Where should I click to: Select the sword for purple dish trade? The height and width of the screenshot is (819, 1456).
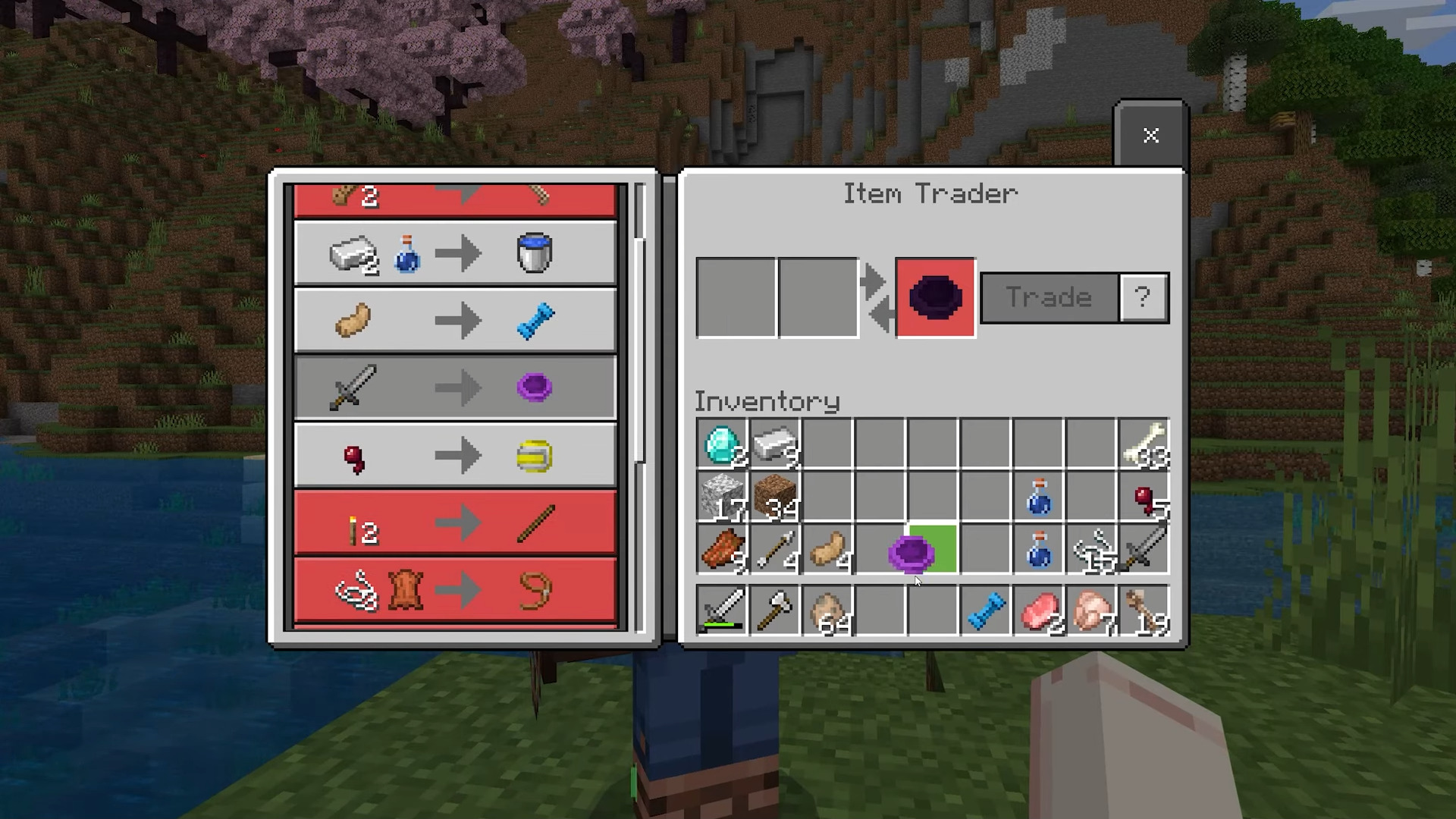pos(455,388)
